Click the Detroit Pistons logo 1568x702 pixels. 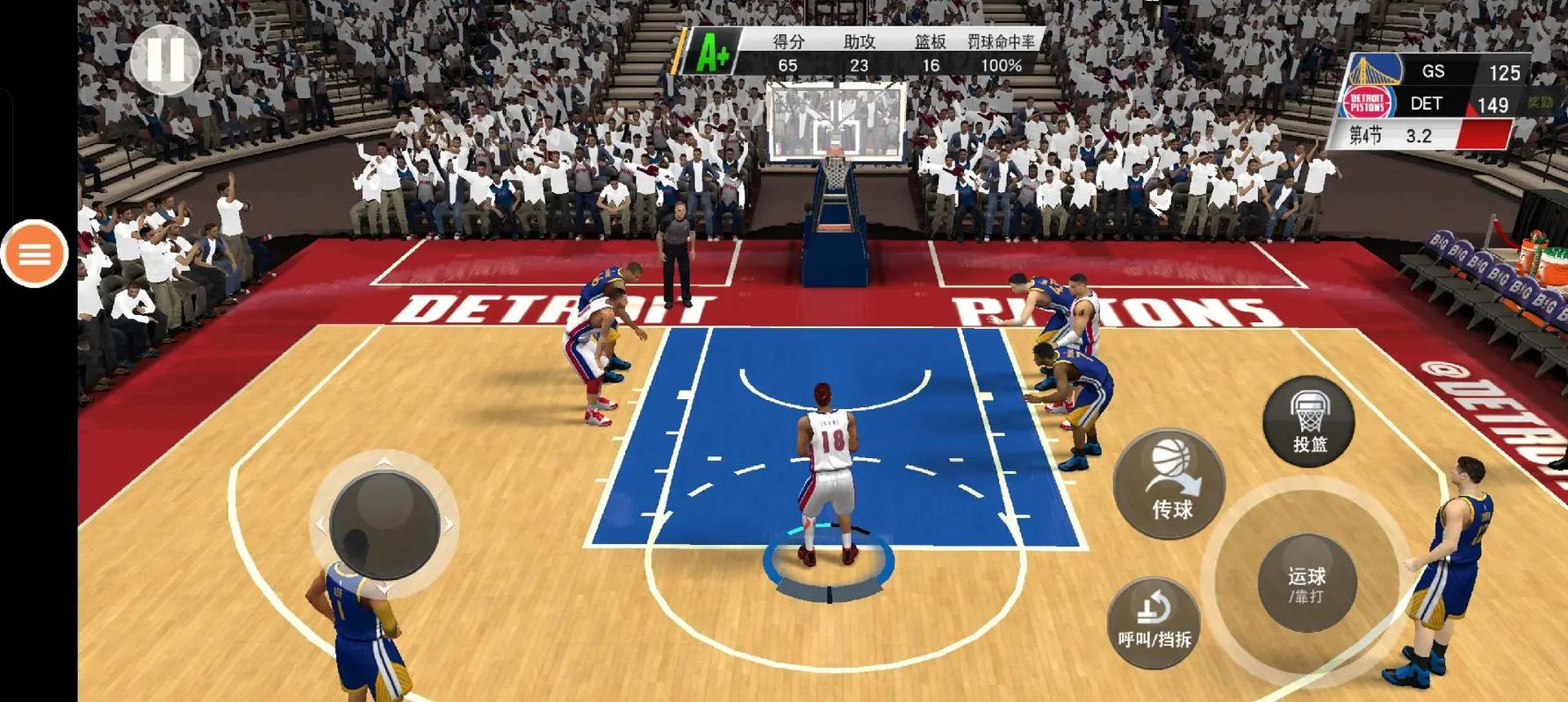(x=1367, y=103)
